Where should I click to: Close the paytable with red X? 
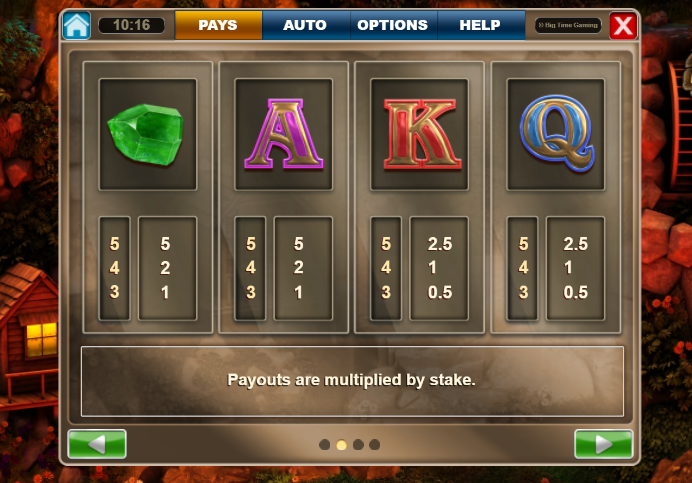[x=623, y=25]
